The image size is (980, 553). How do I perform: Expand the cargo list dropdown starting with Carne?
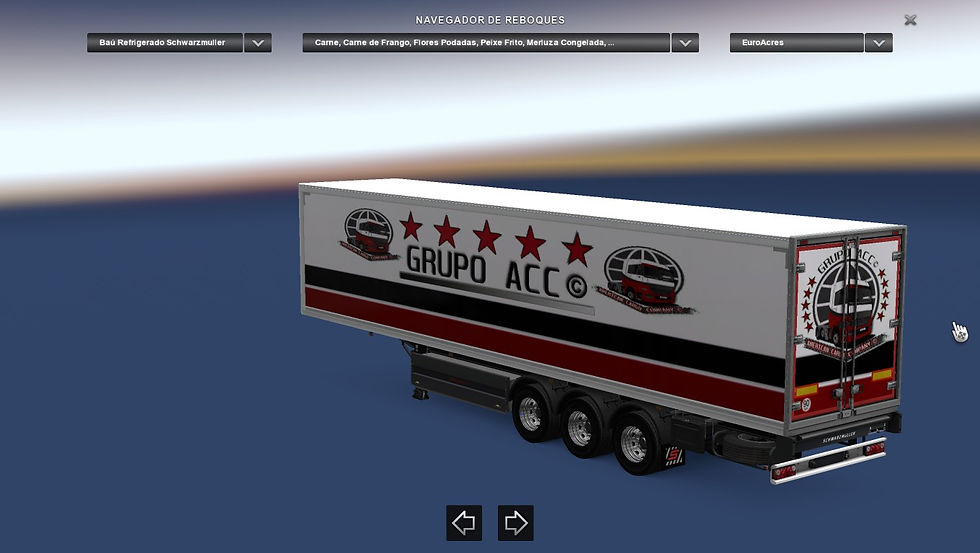pos(685,43)
